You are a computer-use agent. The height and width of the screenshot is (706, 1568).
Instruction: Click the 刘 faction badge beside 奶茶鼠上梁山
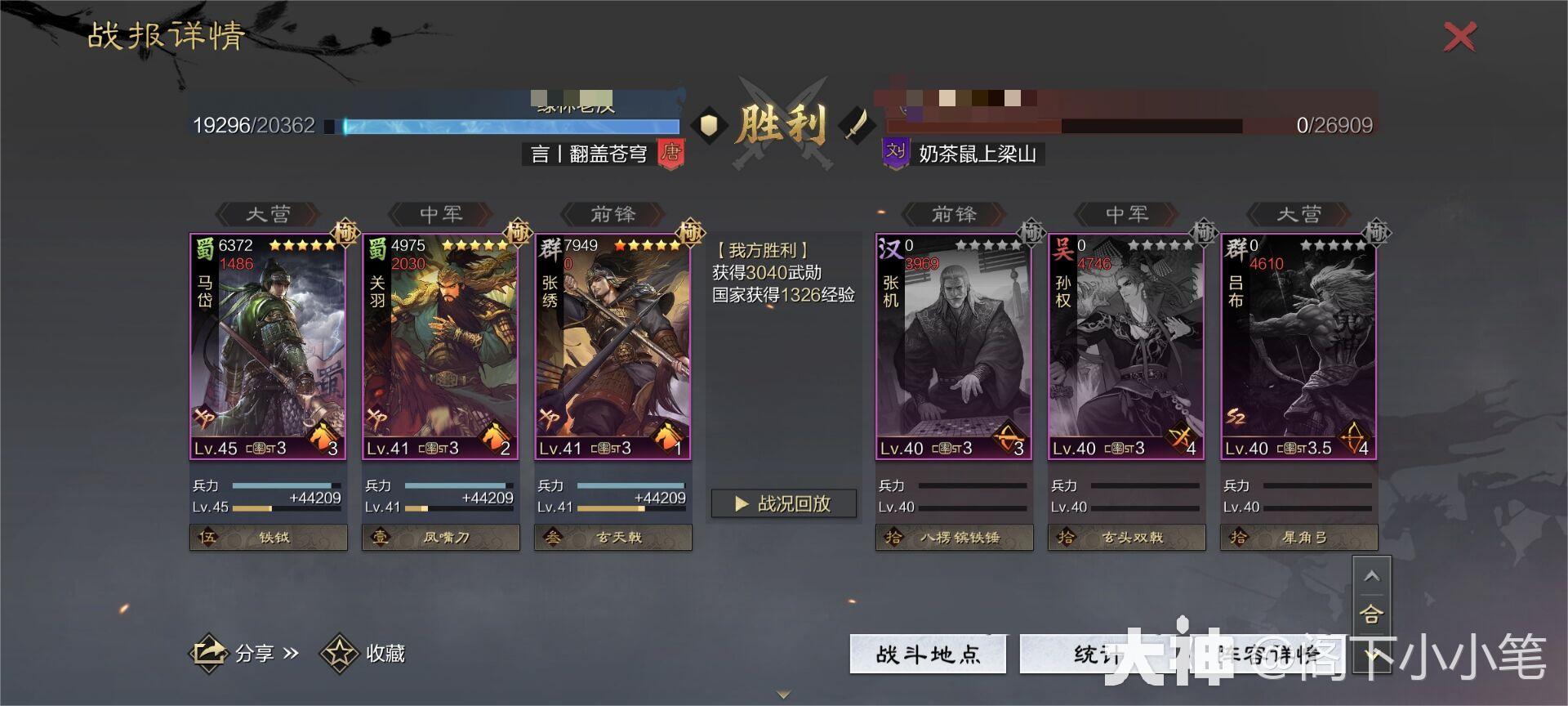tap(895, 152)
